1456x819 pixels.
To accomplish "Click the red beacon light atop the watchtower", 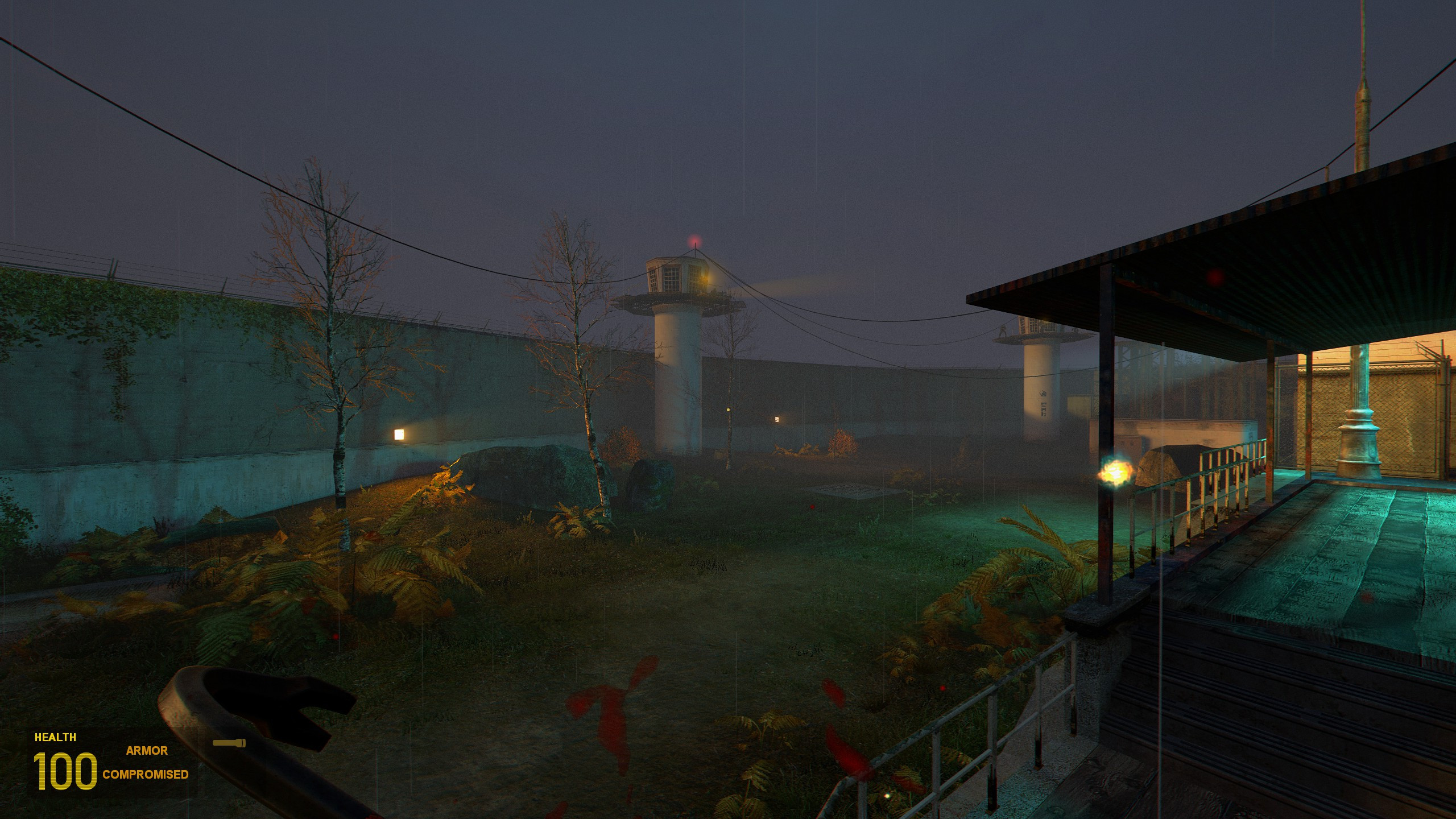I will pos(695,239).
